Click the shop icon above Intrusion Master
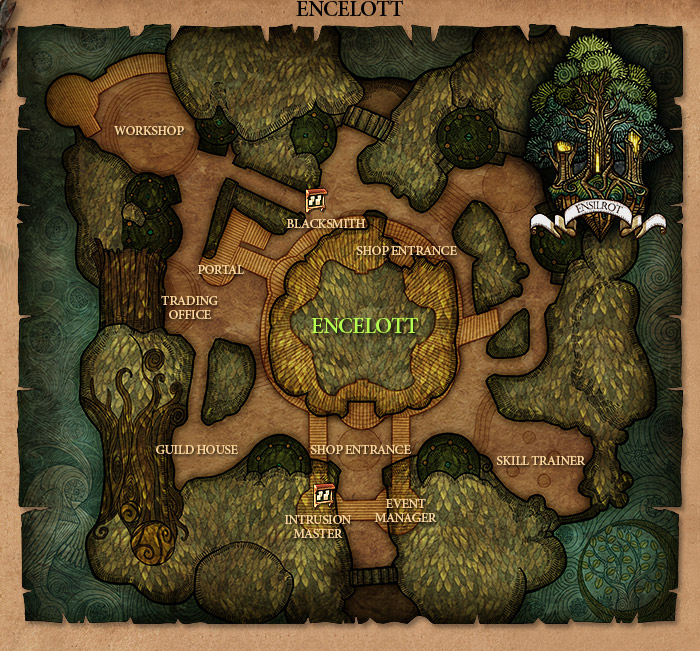This screenshot has height=651, width=700. (323, 495)
